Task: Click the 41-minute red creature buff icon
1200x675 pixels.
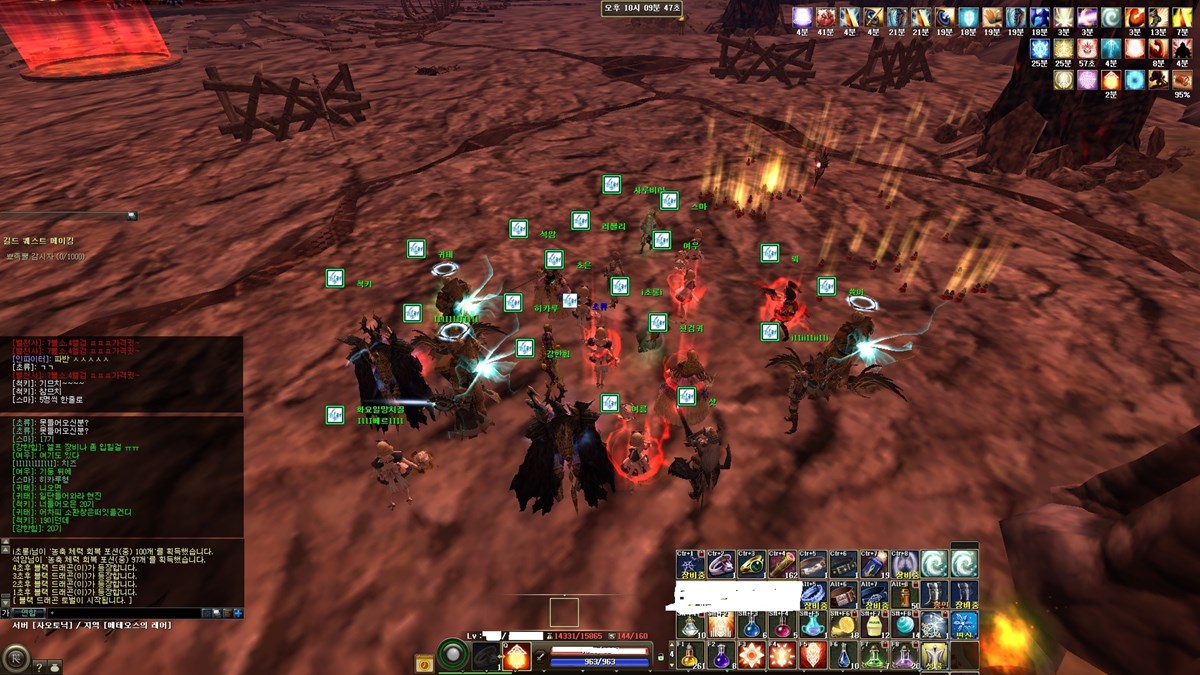Action: pos(826,17)
